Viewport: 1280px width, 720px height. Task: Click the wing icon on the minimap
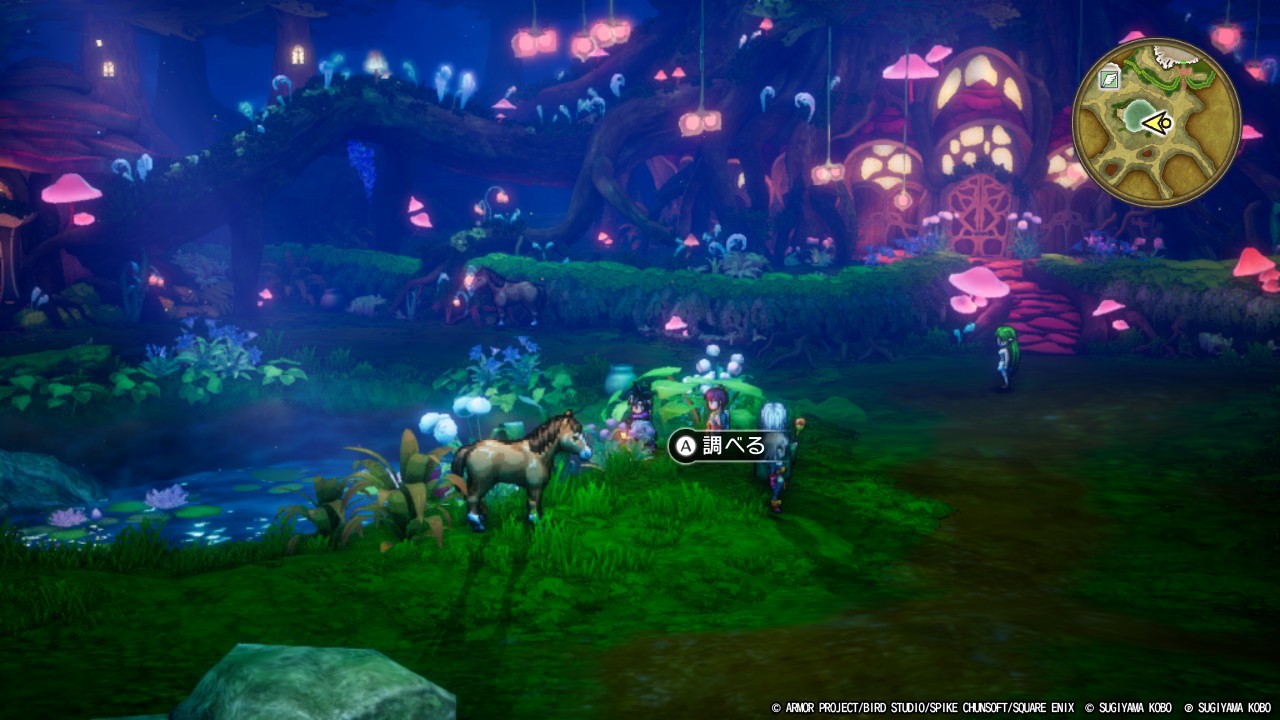point(1109,80)
